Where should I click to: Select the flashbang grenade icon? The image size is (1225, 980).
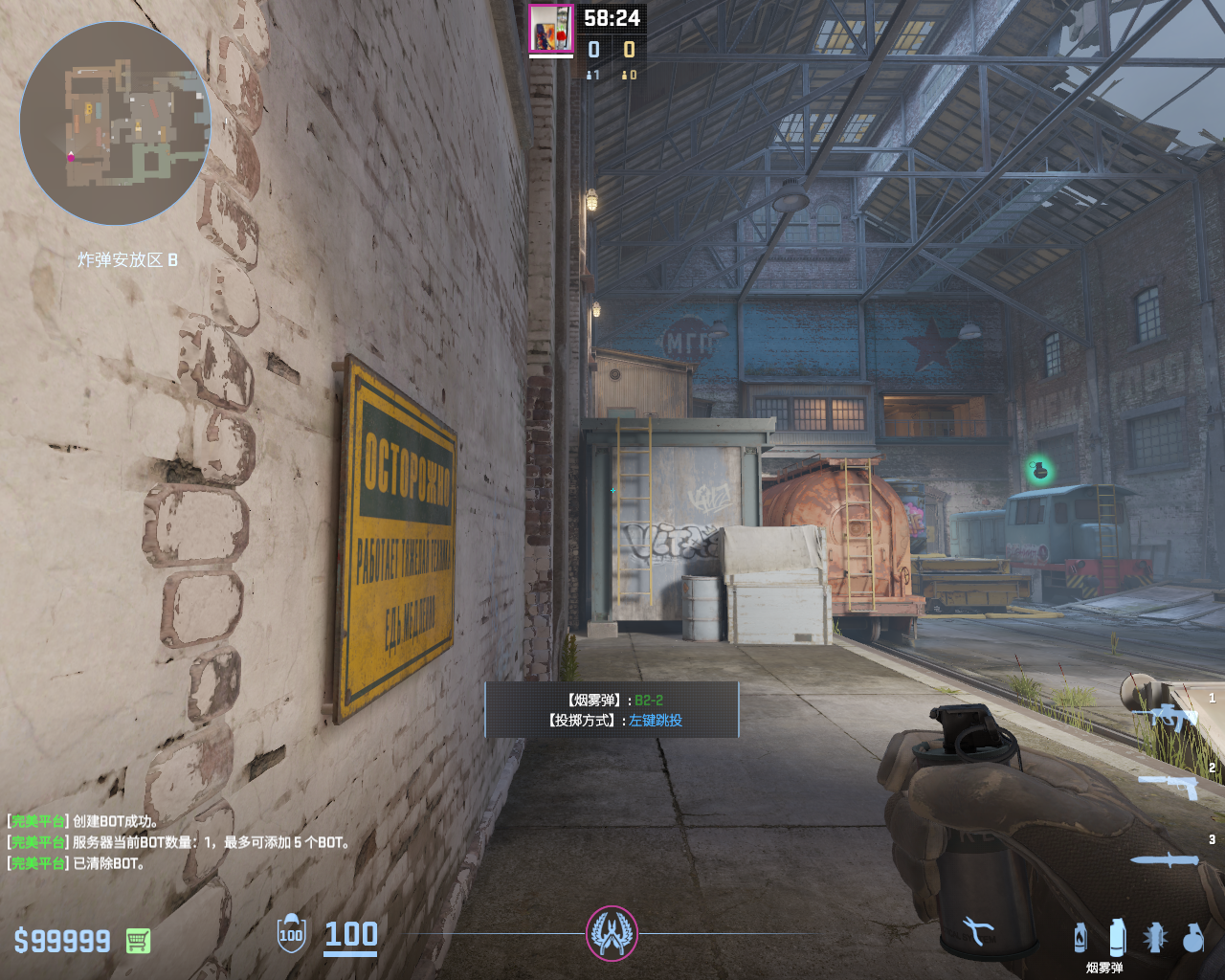pos(1155,938)
